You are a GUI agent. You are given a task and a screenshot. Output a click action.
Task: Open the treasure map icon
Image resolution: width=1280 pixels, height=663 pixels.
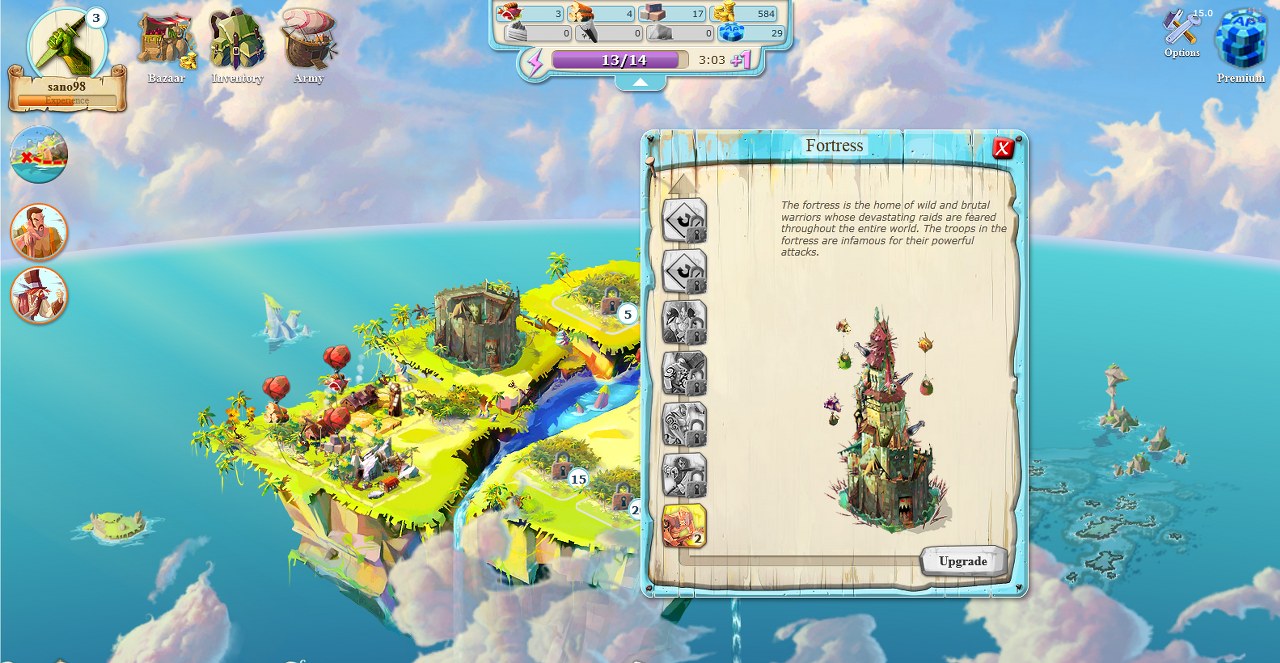point(39,155)
